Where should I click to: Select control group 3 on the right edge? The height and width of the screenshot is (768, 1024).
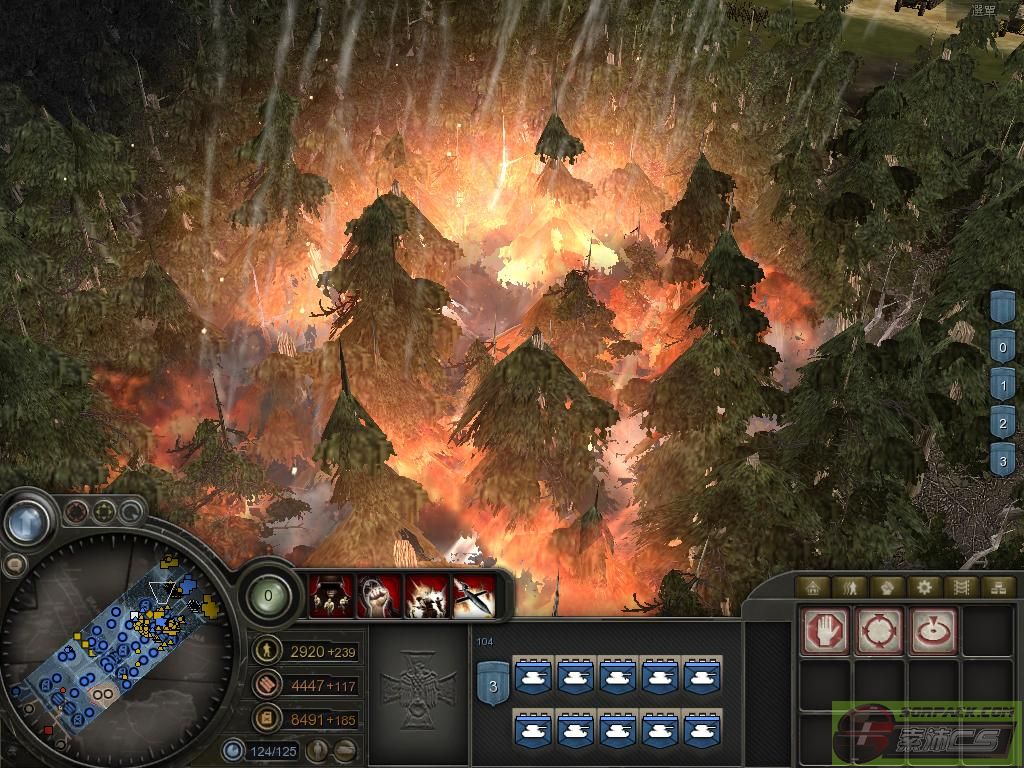pos(1003,462)
